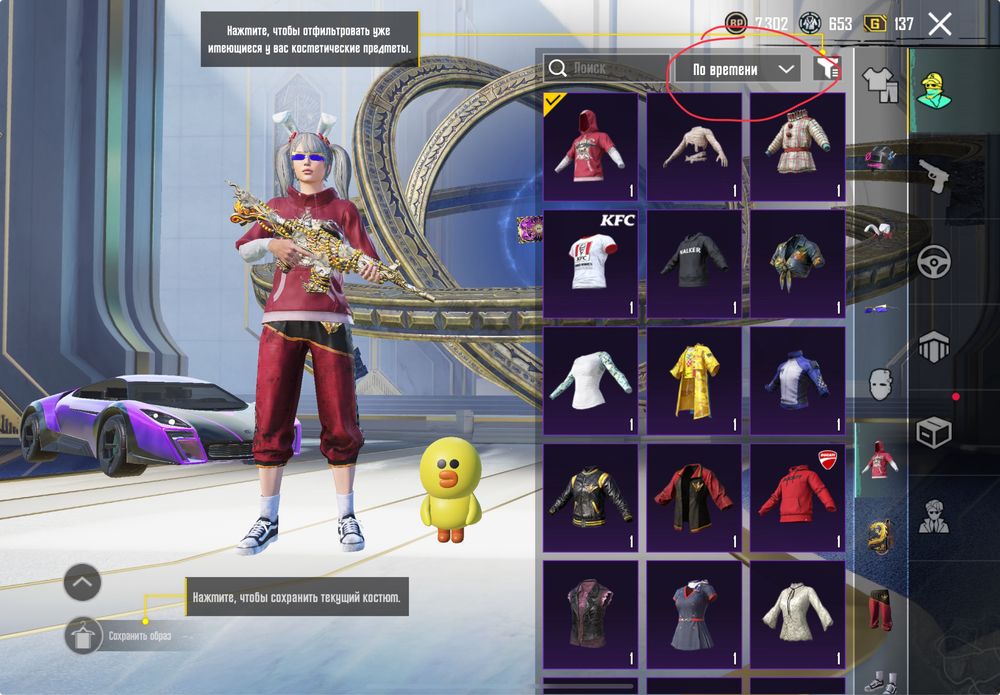Switch to the character outfit tab
1000x695 pixels.
tap(936, 89)
